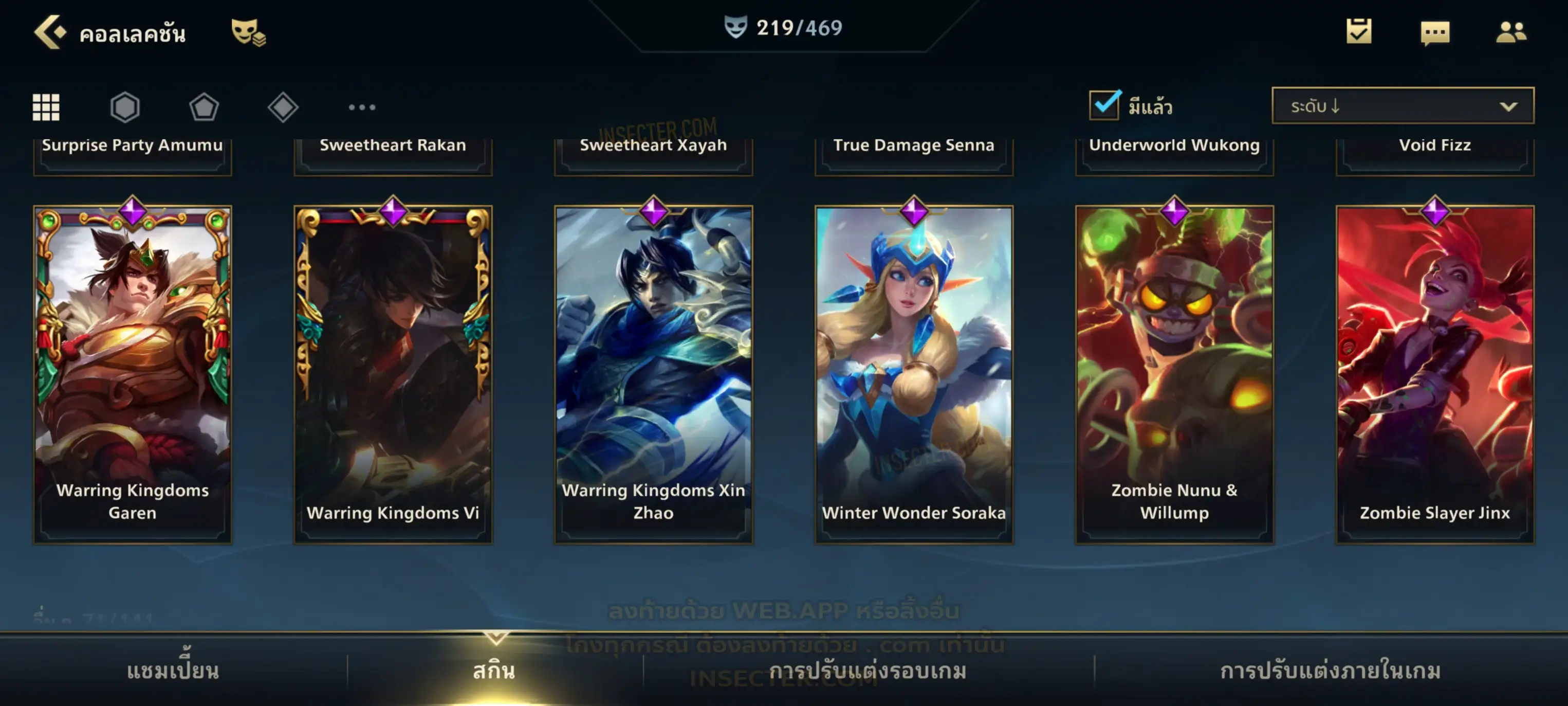The width and height of the screenshot is (1568, 706).
Task: Filter skins by pentagon rarity
Action: coord(204,107)
